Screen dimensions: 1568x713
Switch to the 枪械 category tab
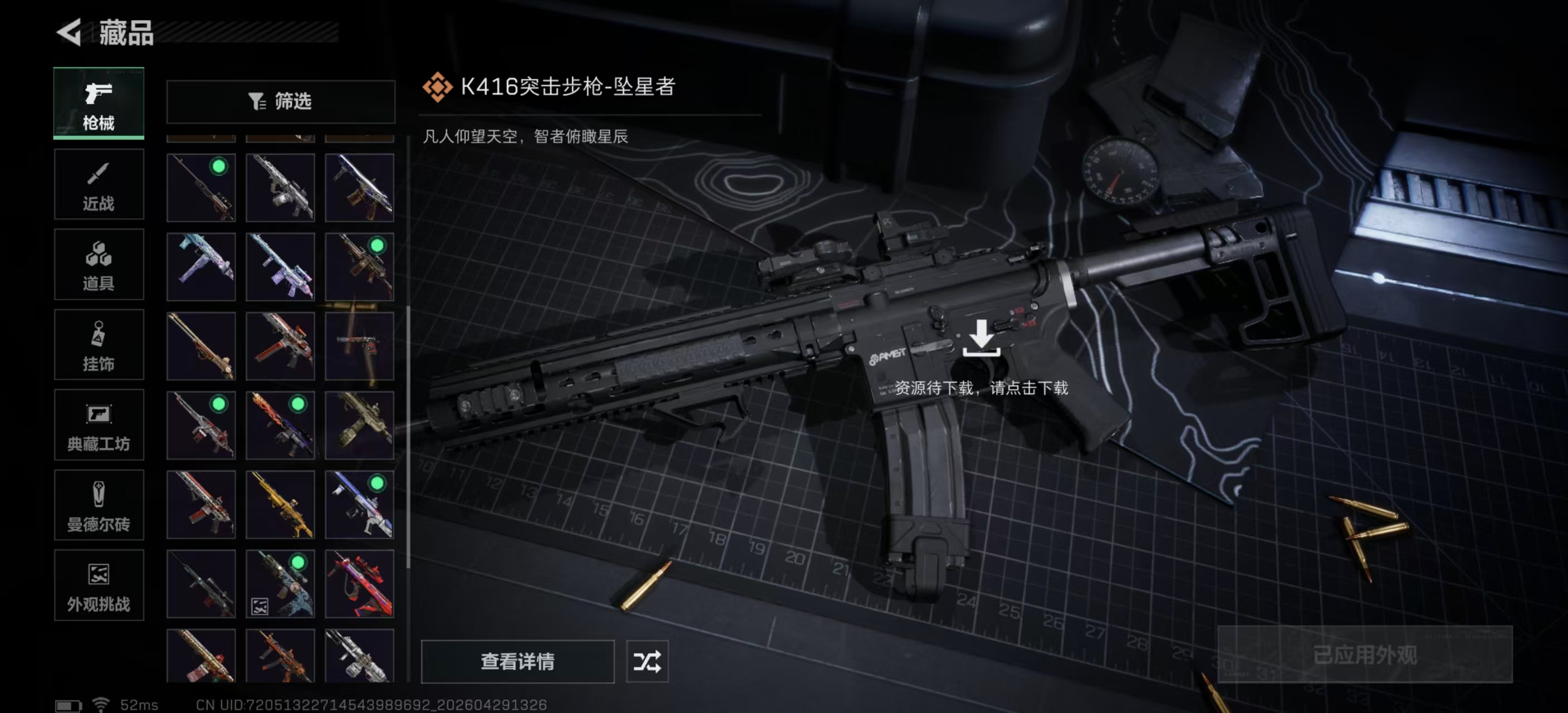(99, 103)
